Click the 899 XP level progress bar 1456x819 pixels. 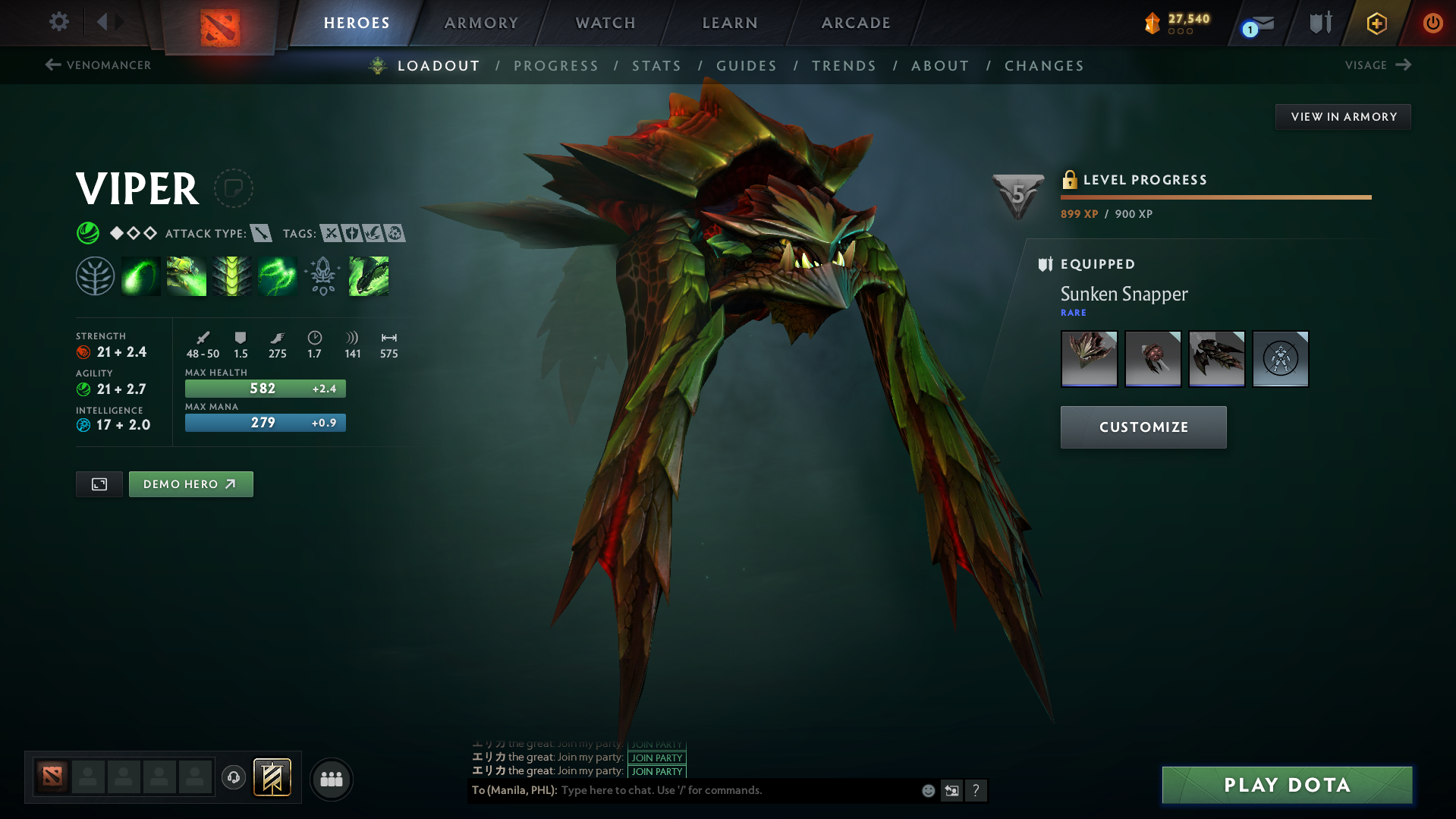[1214, 197]
